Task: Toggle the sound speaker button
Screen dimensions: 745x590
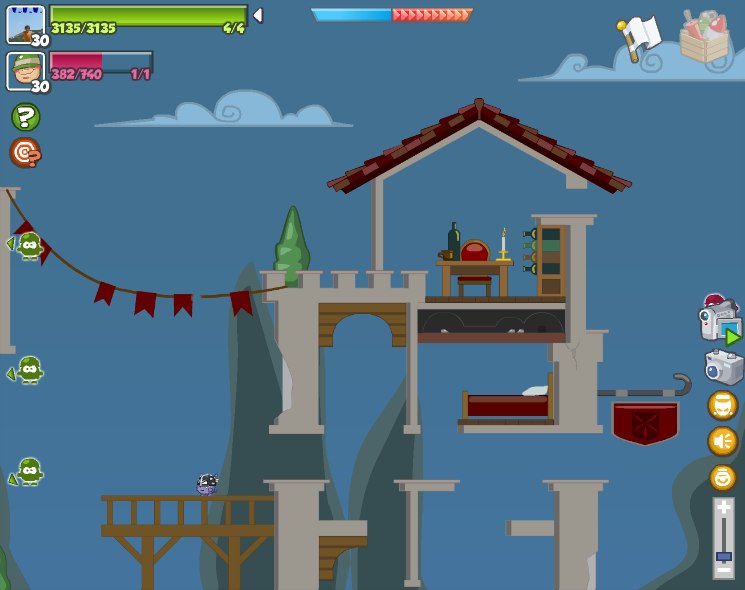Action: [x=722, y=440]
